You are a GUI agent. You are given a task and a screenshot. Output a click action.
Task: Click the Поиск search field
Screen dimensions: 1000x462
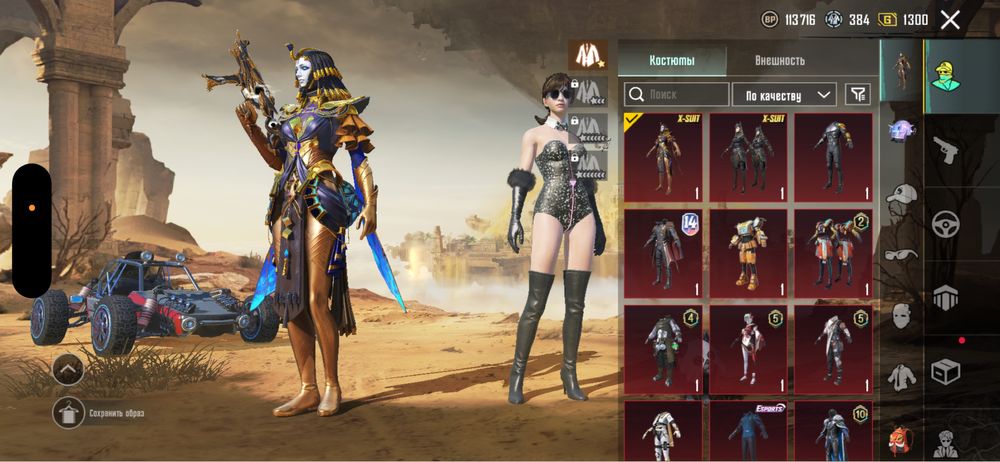[677, 95]
